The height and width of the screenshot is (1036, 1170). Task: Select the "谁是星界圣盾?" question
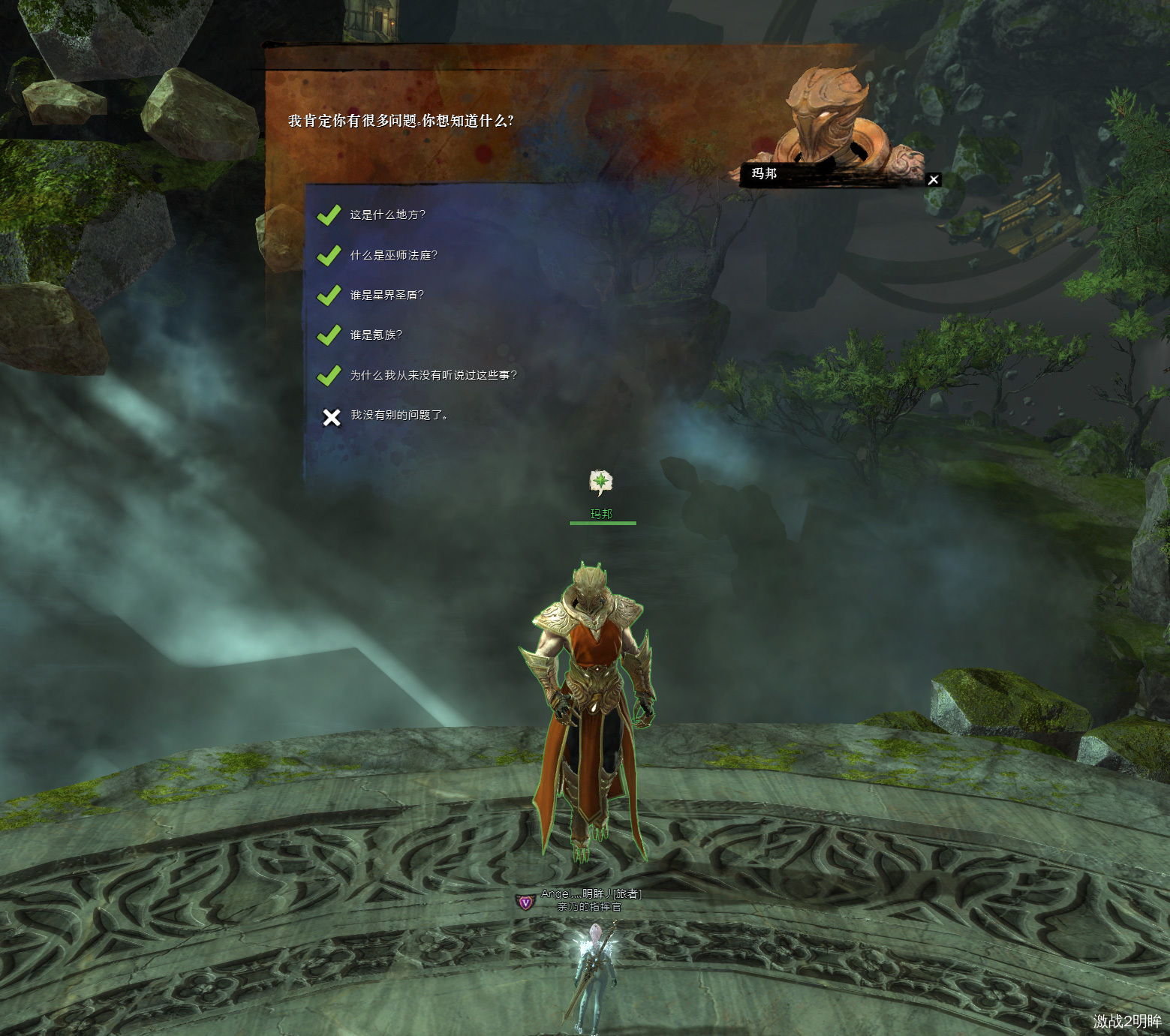coord(386,295)
